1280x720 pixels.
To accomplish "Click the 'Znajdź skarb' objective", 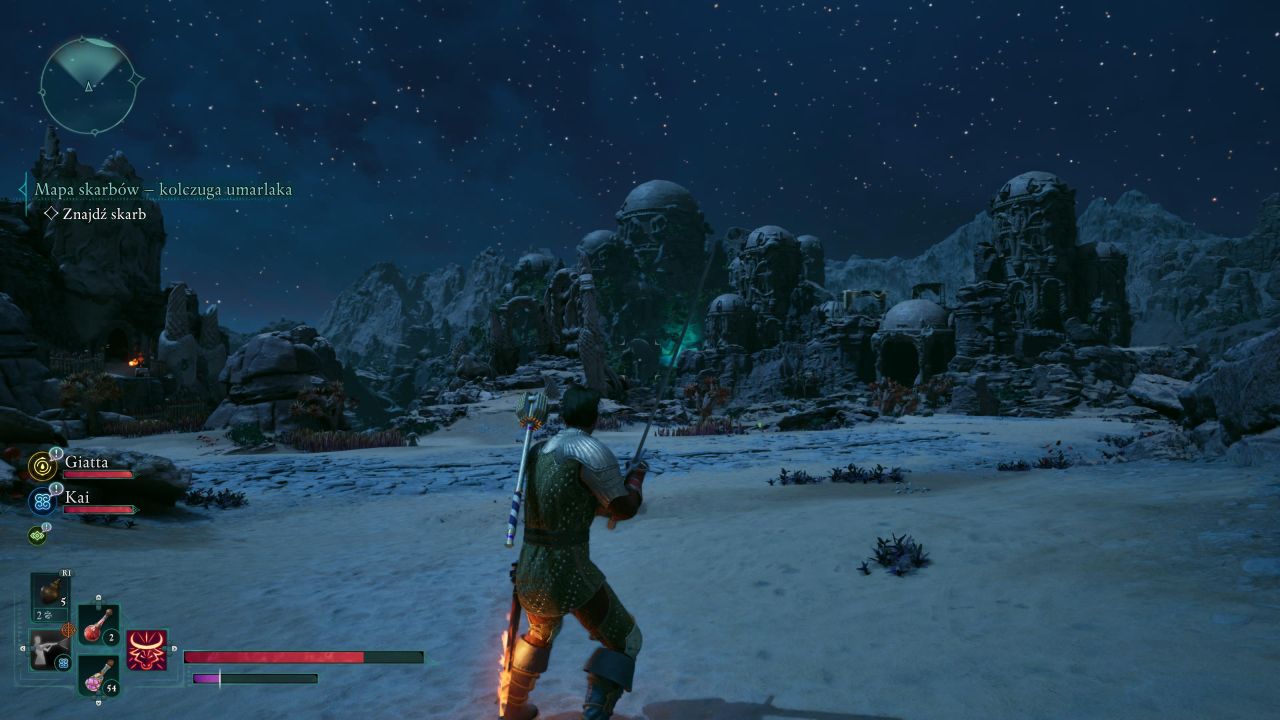I will pos(103,213).
